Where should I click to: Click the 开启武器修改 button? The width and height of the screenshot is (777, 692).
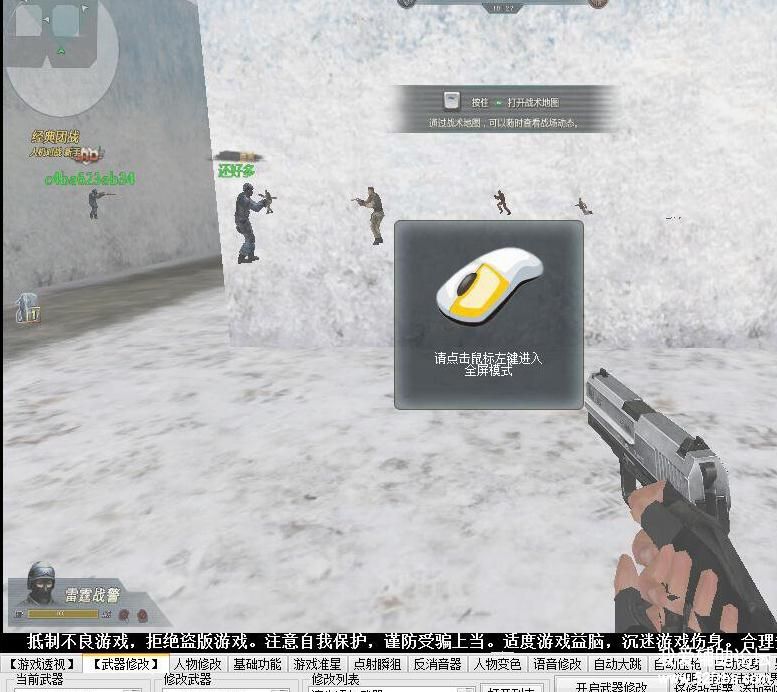pos(611,686)
